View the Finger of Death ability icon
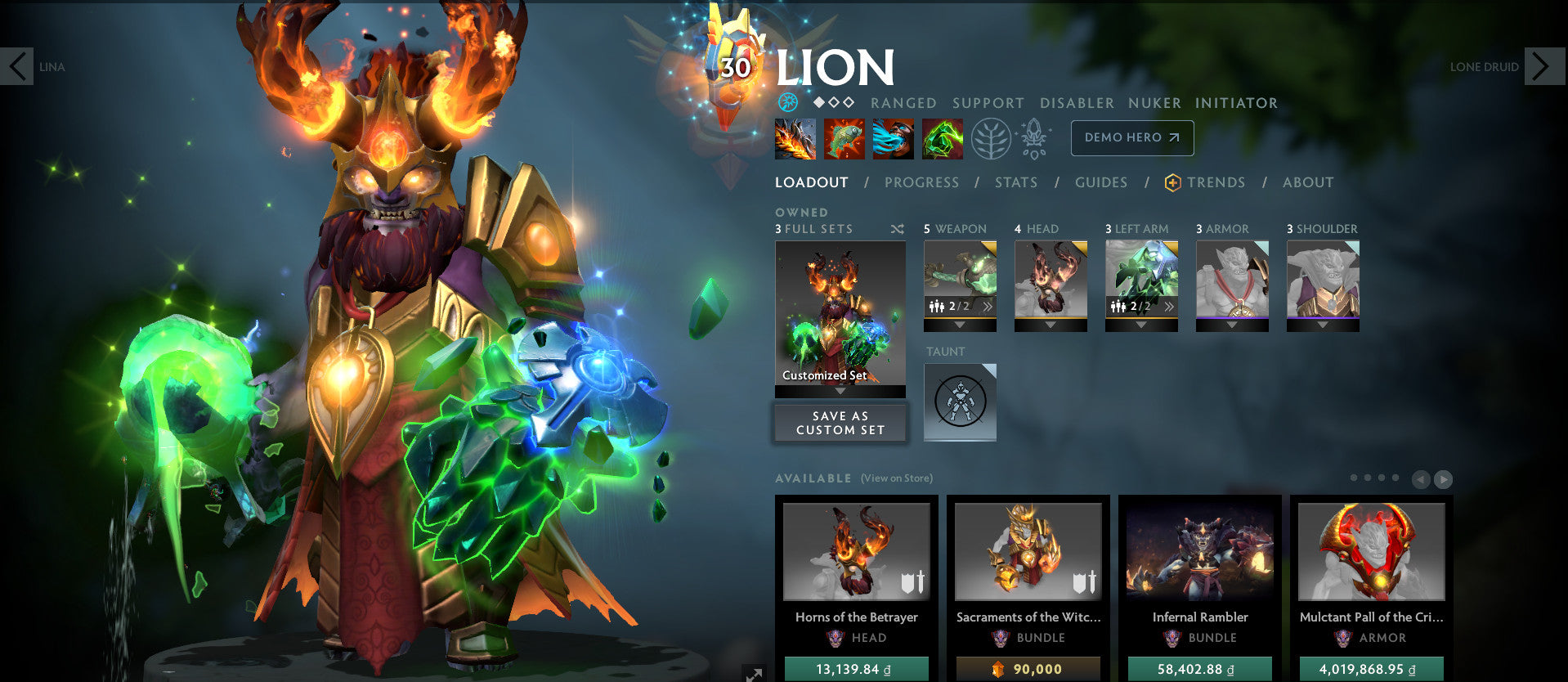The width and height of the screenshot is (1568, 682). click(x=942, y=138)
